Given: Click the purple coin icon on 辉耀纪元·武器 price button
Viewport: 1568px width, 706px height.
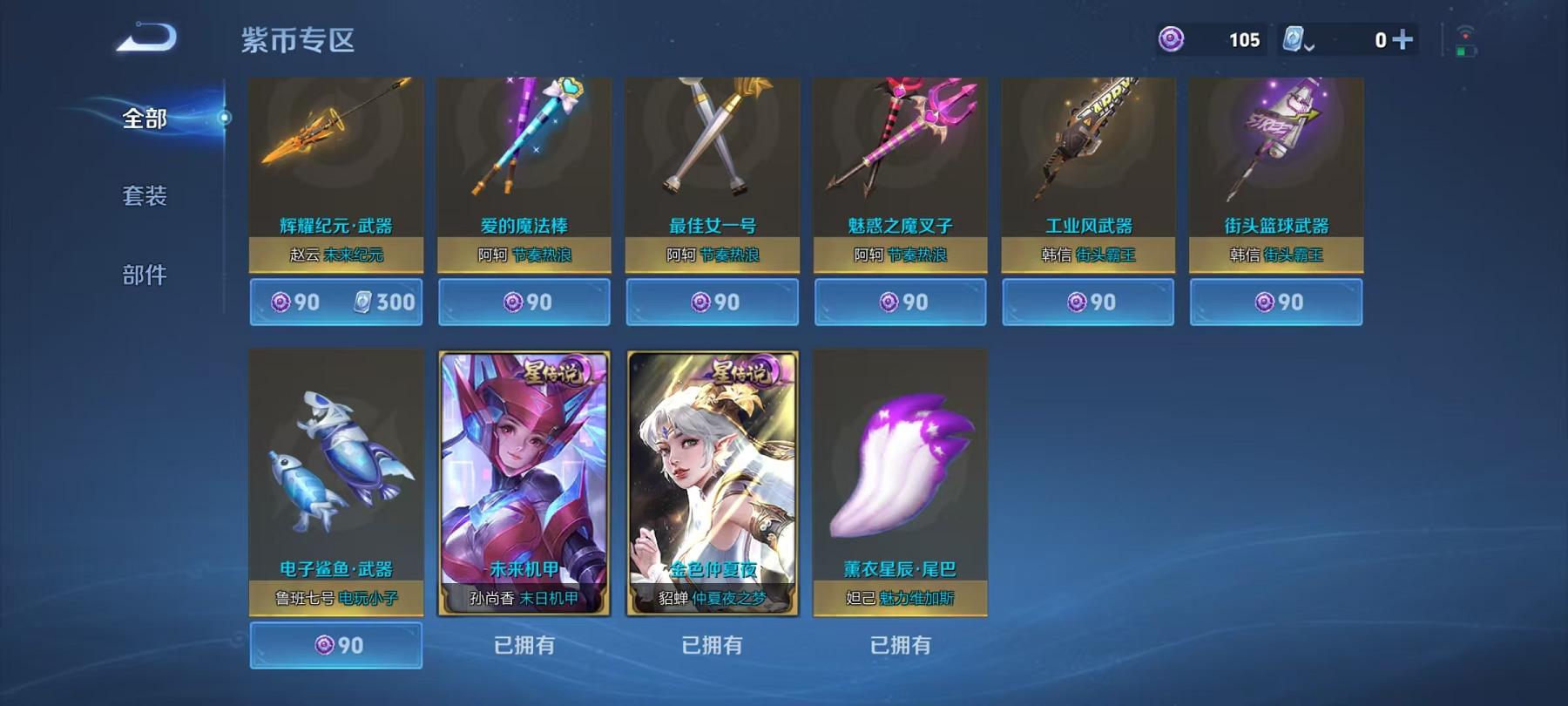Looking at the screenshot, I should [x=280, y=302].
